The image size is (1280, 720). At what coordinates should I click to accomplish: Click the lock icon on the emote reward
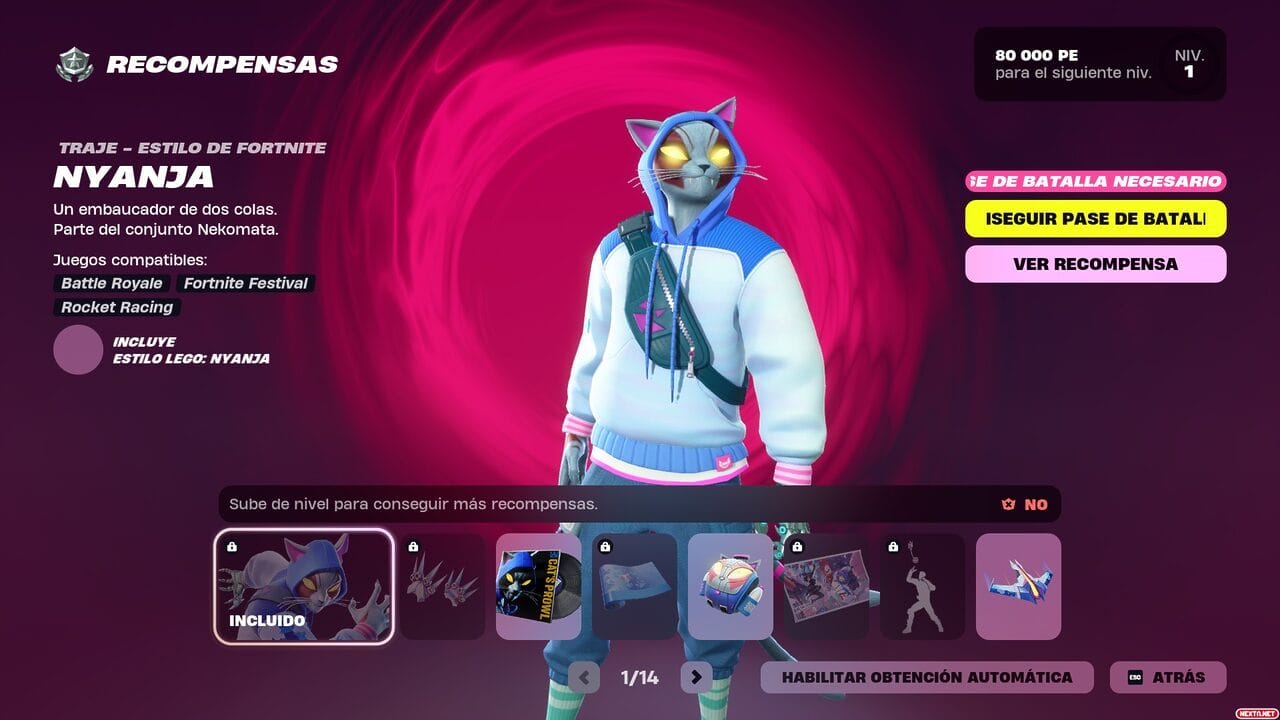891,549
